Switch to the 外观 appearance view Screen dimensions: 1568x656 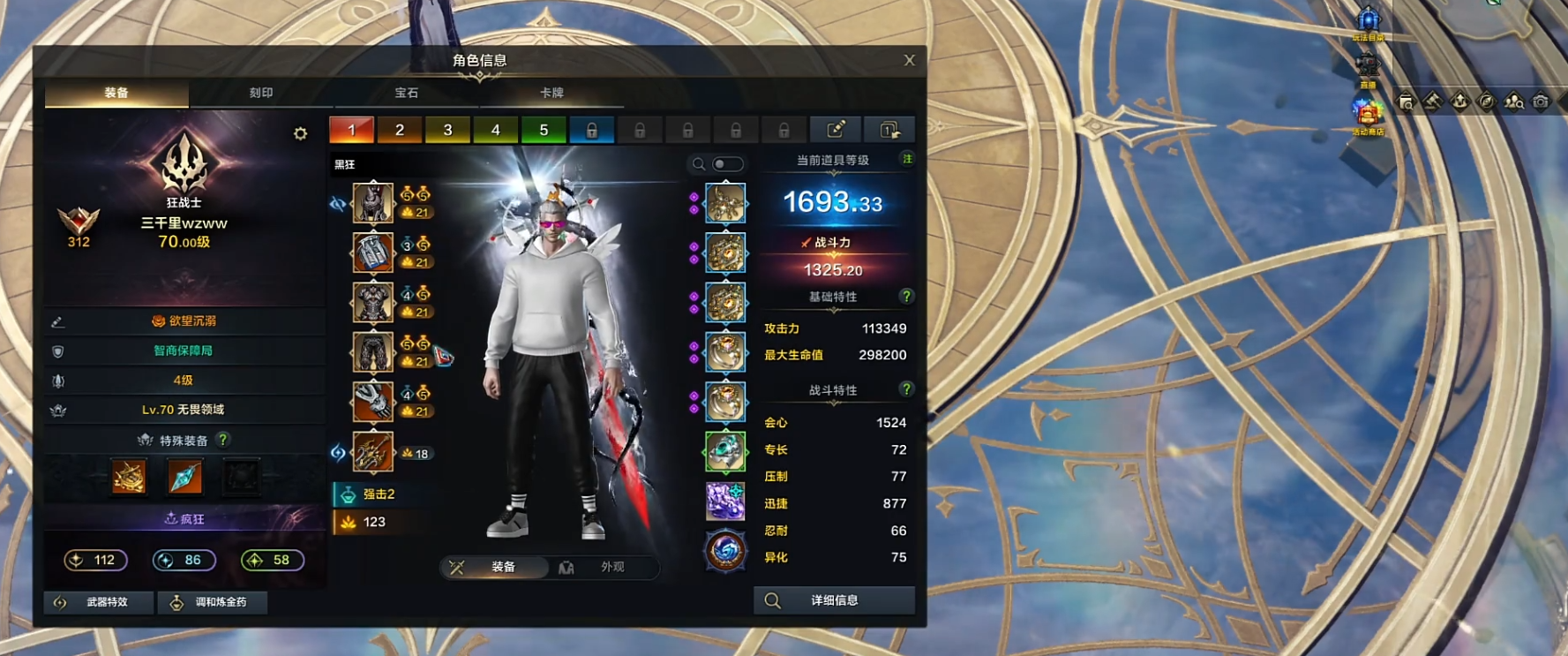[x=603, y=567]
